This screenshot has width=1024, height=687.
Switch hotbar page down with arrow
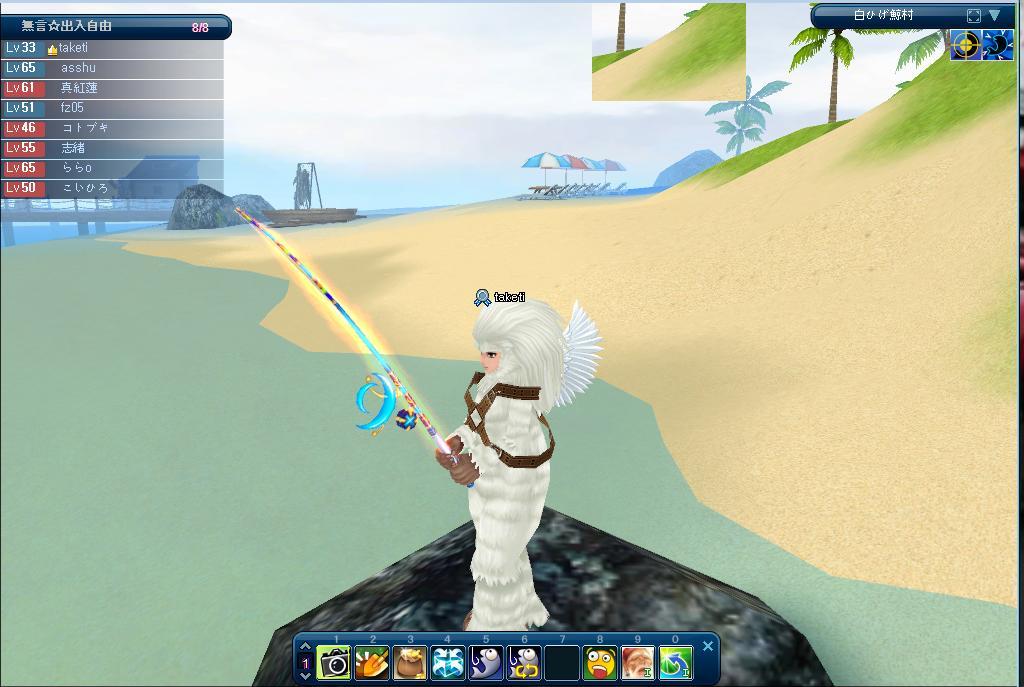click(x=306, y=677)
